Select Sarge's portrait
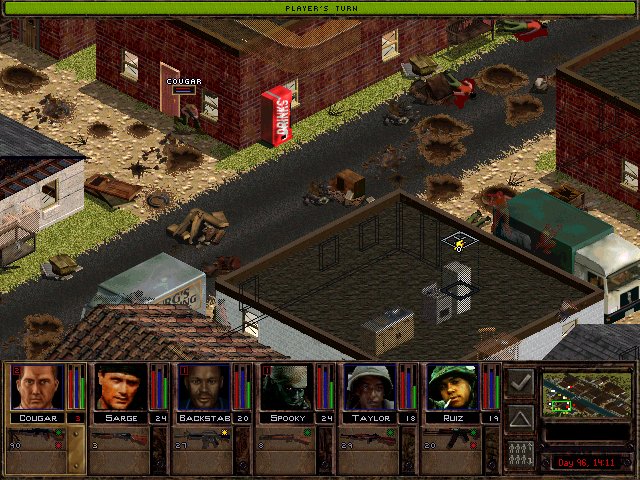 (120, 386)
